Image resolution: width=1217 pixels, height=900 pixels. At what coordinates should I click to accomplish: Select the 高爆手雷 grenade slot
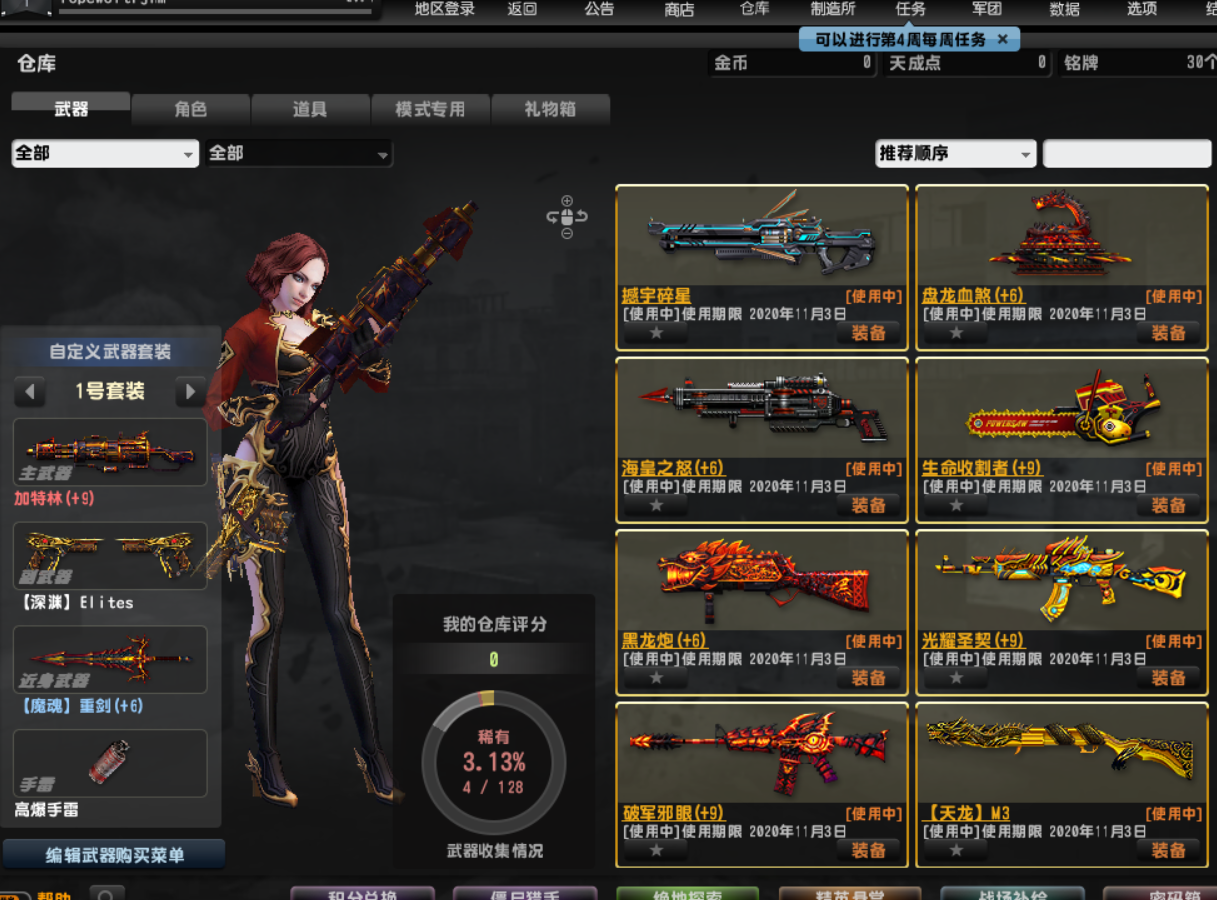110,763
